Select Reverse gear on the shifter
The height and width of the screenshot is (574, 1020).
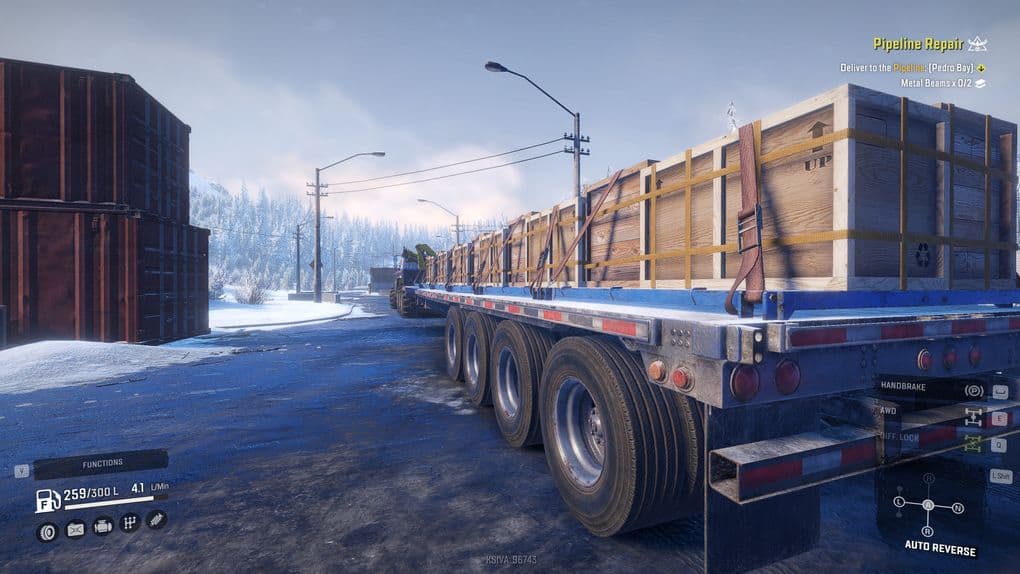928,531
